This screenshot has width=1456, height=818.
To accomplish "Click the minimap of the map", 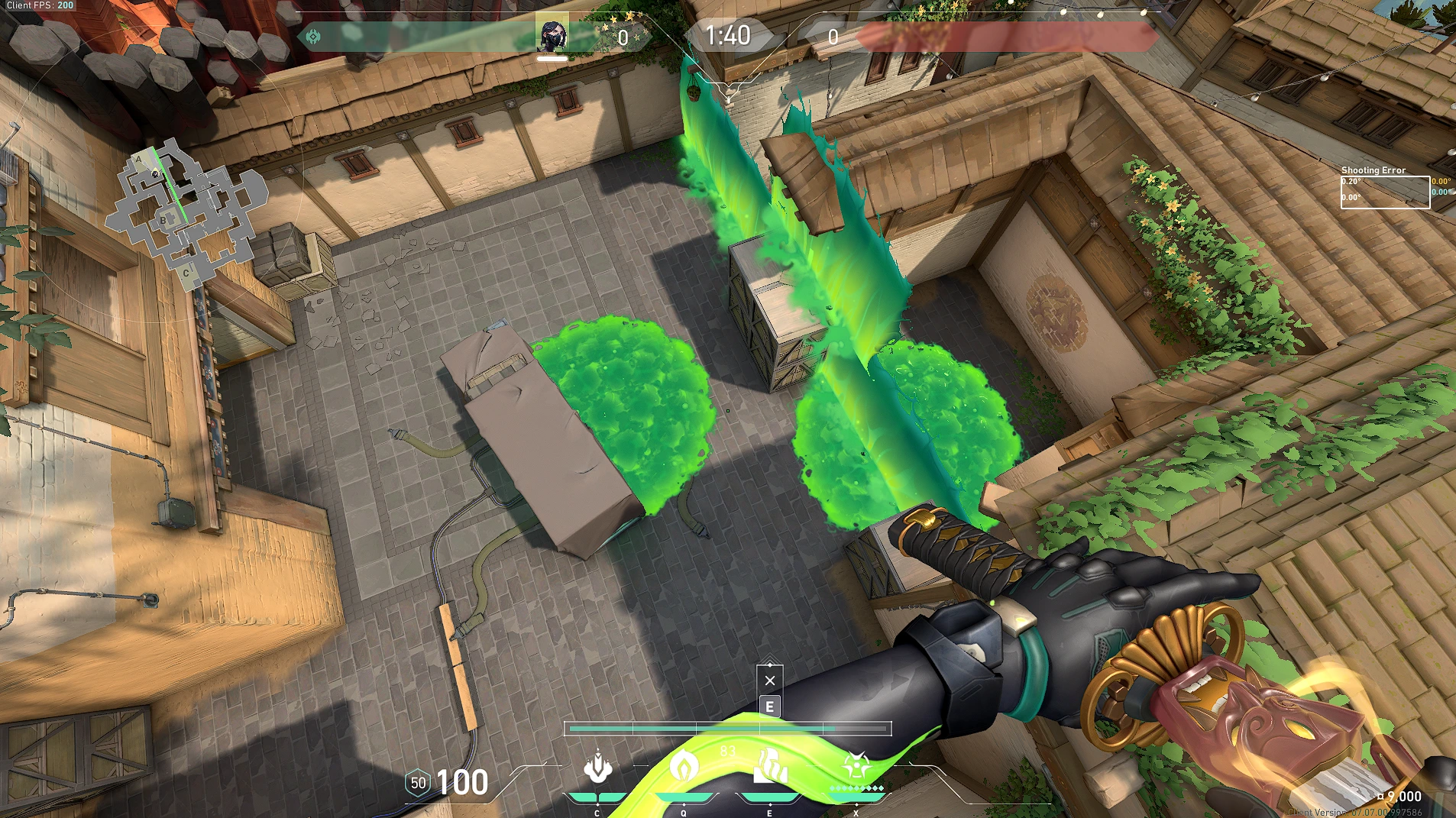I will tap(186, 213).
